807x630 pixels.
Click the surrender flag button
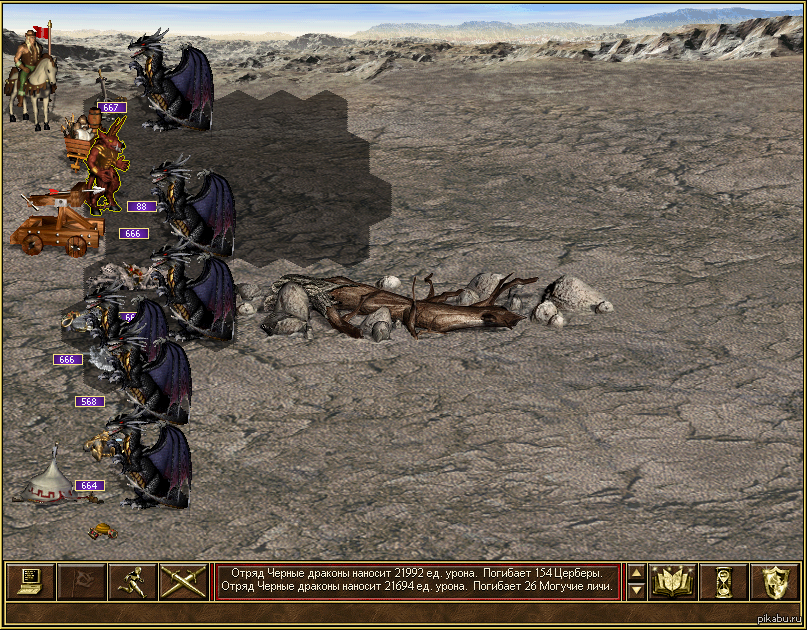click(81, 581)
